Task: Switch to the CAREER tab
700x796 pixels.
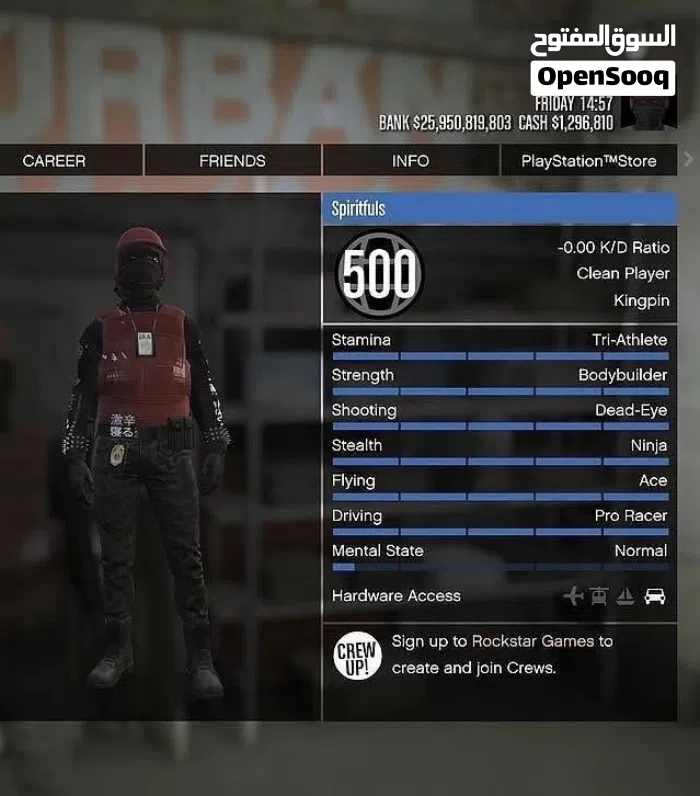Action: click(55, 161)
